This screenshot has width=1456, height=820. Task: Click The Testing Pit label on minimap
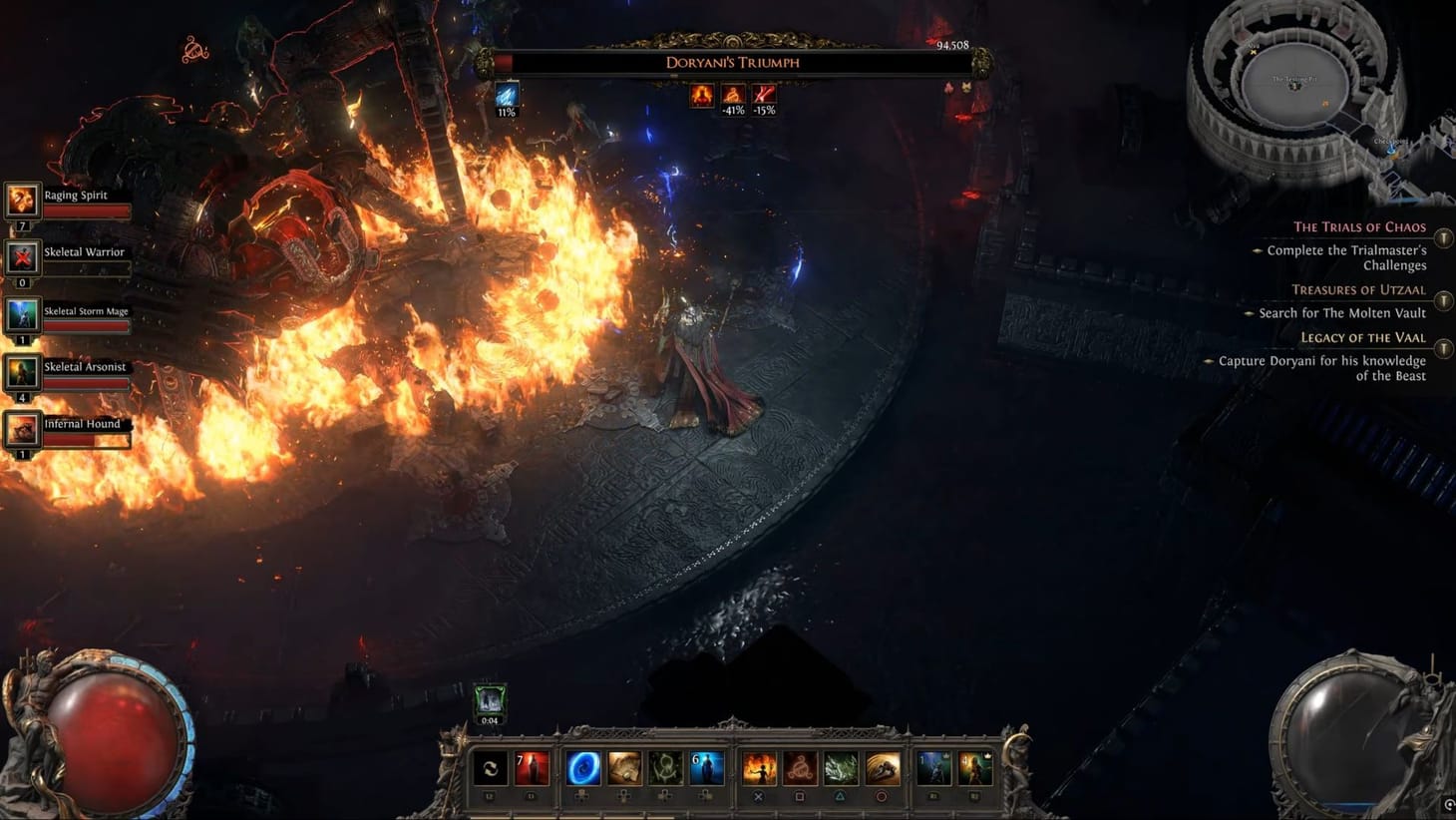pos(1290,77)
